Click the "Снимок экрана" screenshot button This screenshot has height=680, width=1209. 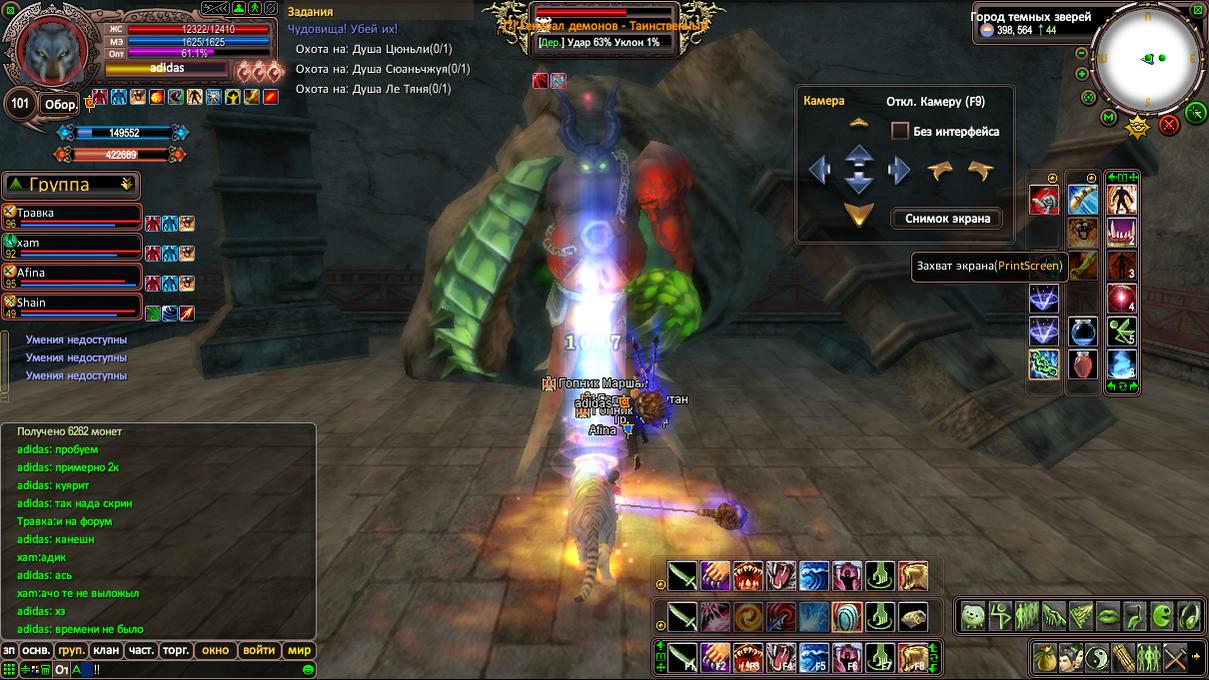[x=947, y=218]
